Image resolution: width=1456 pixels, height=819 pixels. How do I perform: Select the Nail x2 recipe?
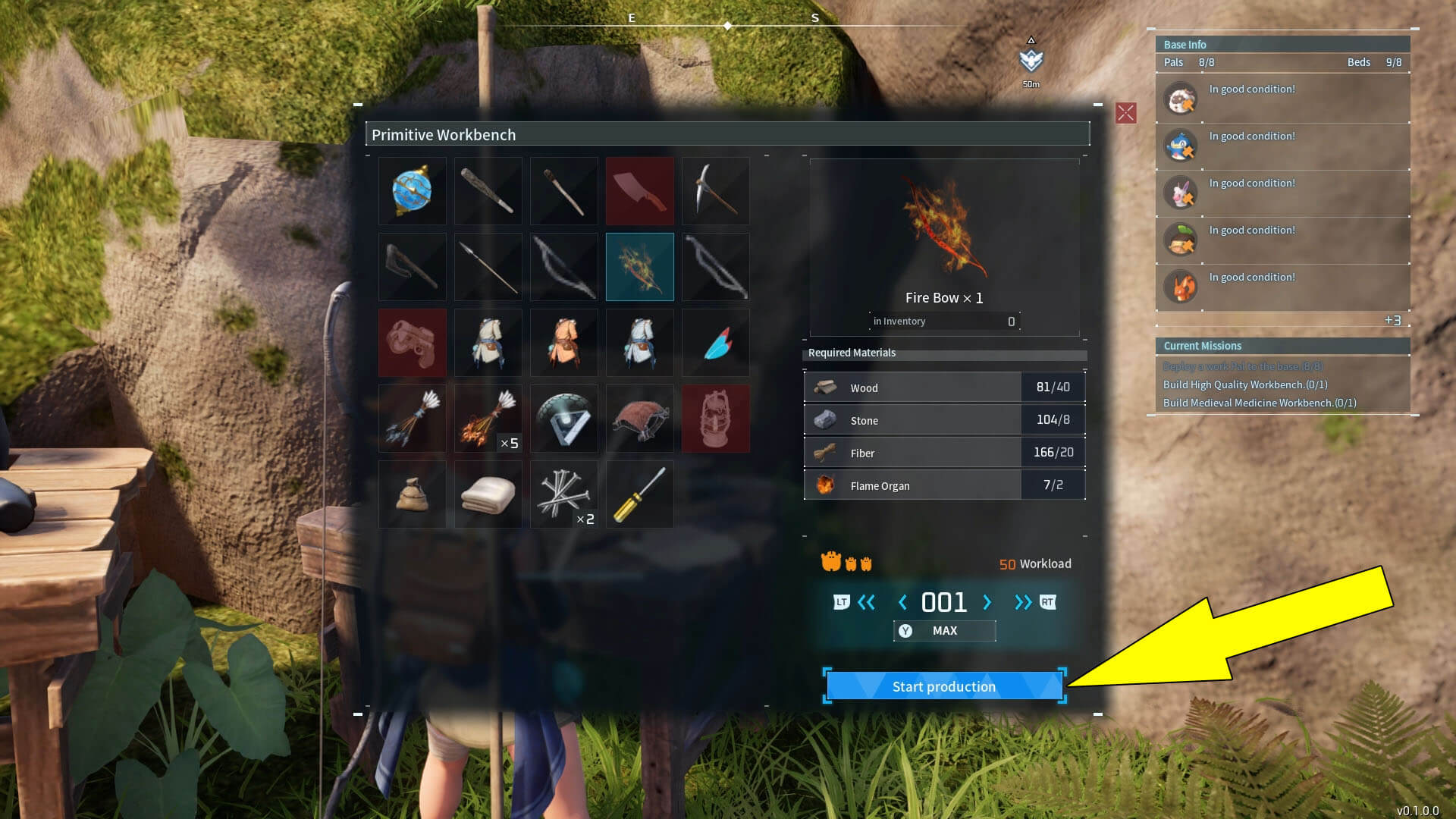[563, 494]
